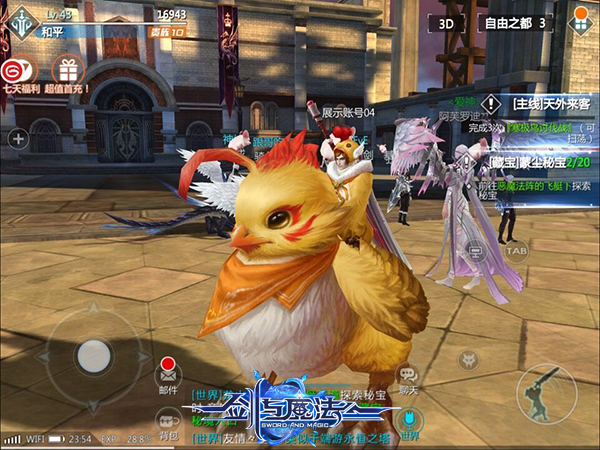The image size is (600, 450).
Task: Select the main quest 天外来客 tracker
Action: 540,103
